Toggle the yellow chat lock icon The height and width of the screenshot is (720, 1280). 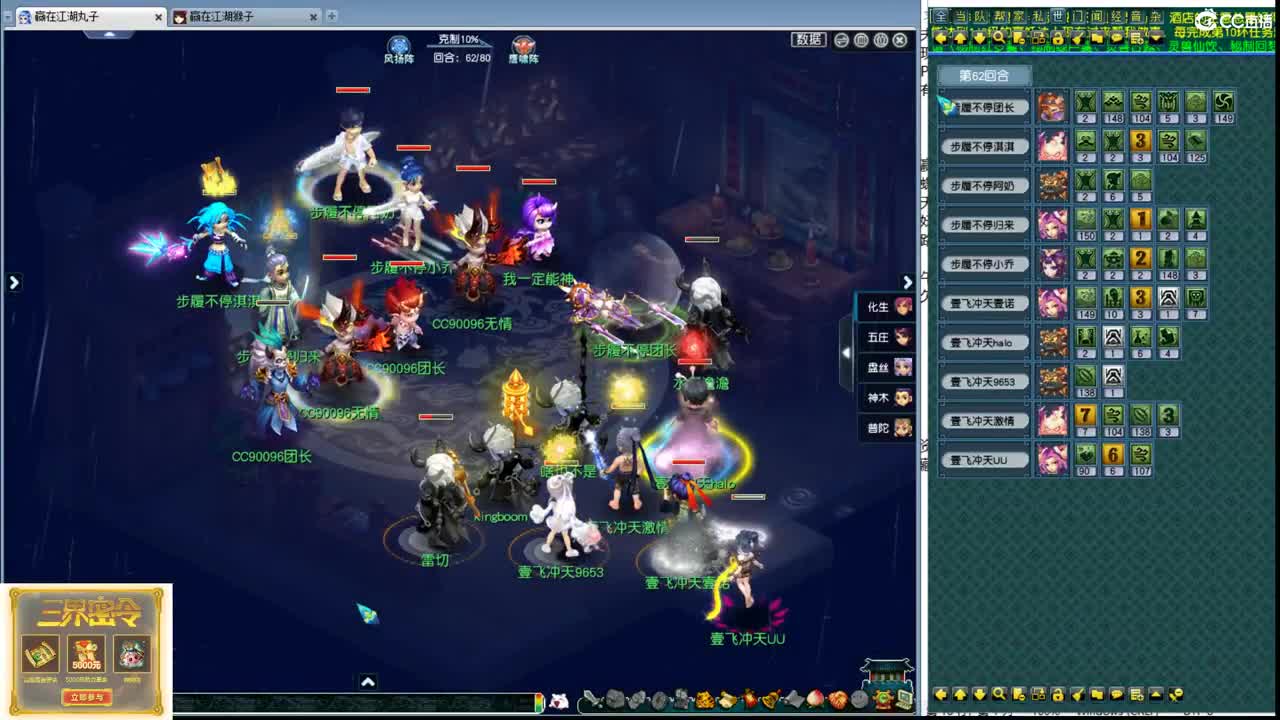point(1057,38)
